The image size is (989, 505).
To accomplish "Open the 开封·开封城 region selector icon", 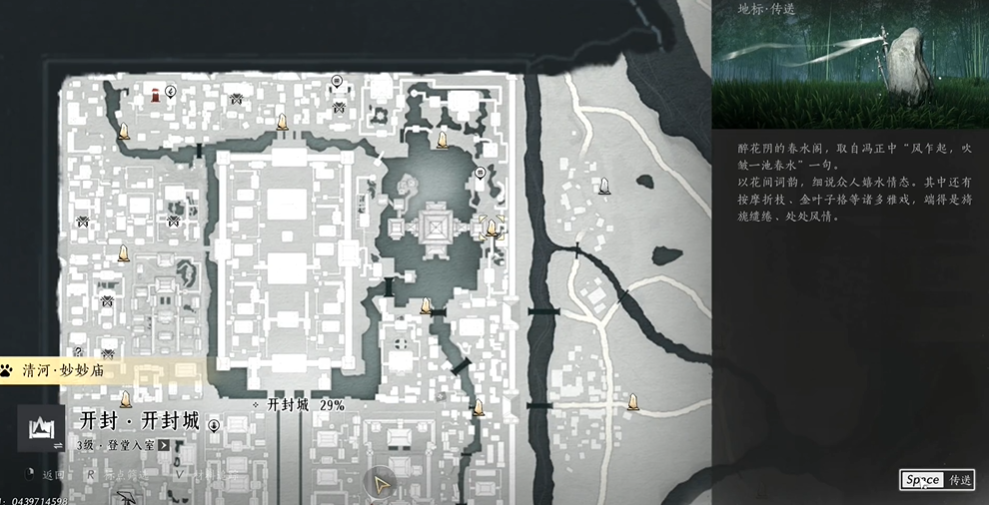I will point(41,428).
